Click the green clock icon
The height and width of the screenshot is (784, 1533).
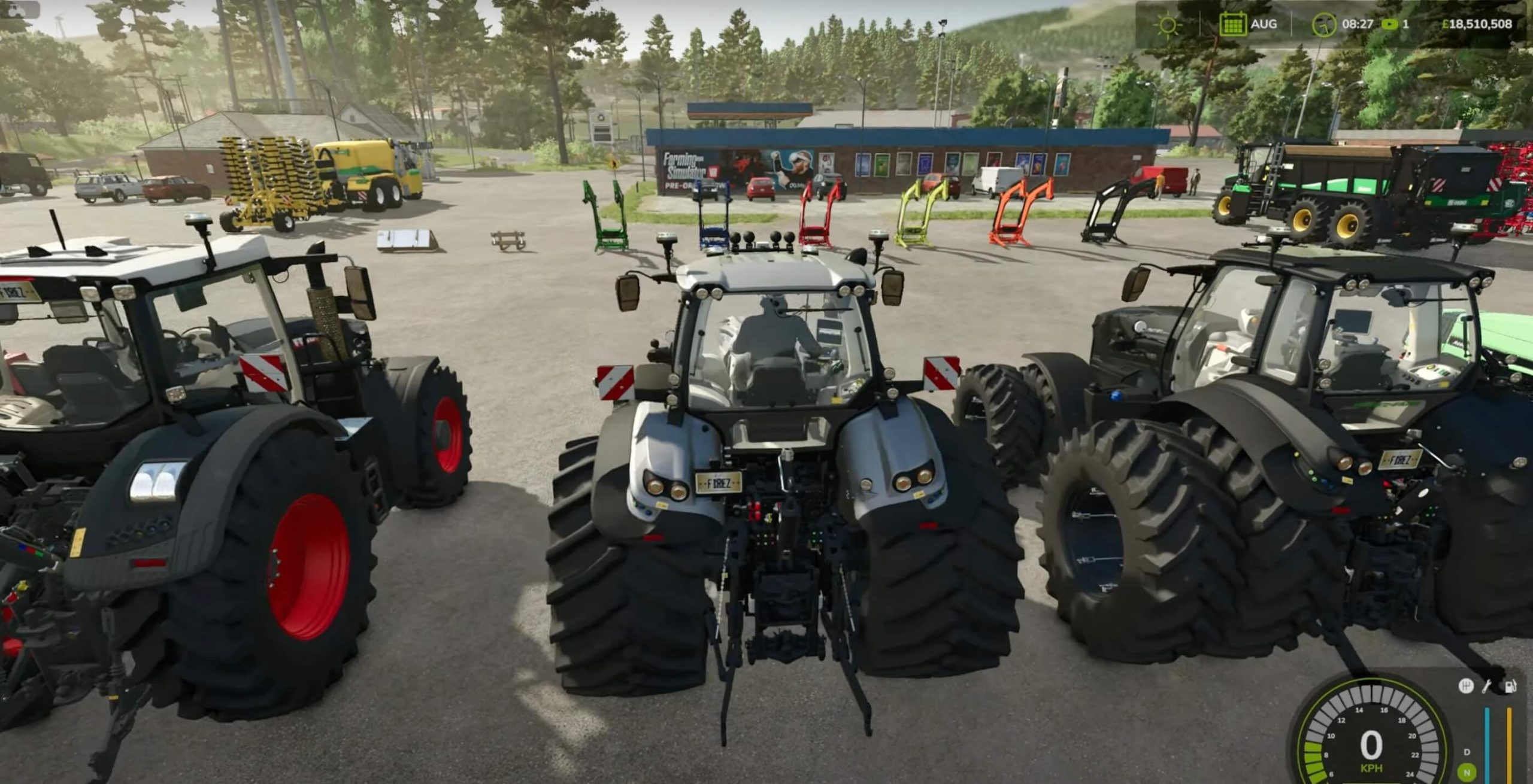pos(1323,25)
